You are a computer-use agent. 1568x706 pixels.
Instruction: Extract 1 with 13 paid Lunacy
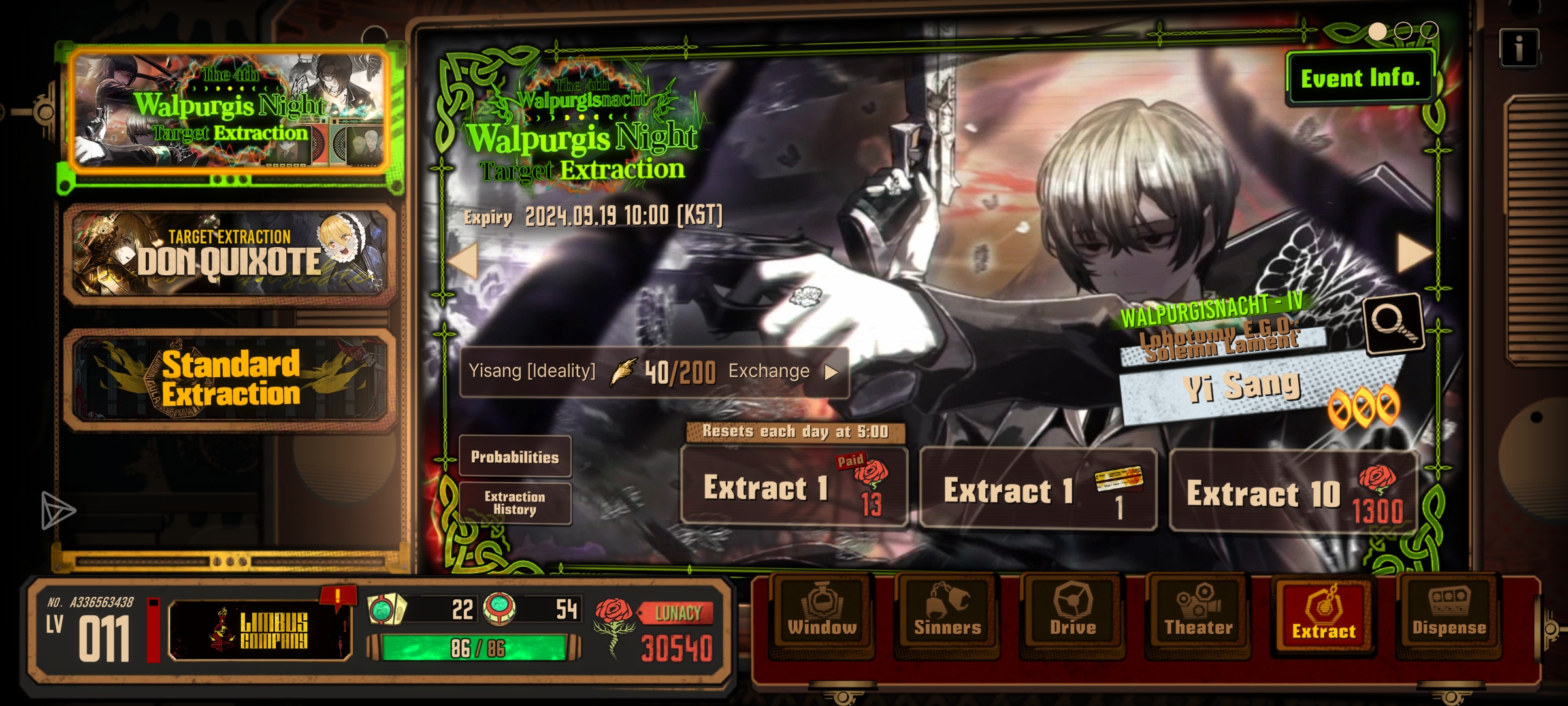(x=794, y=488)
